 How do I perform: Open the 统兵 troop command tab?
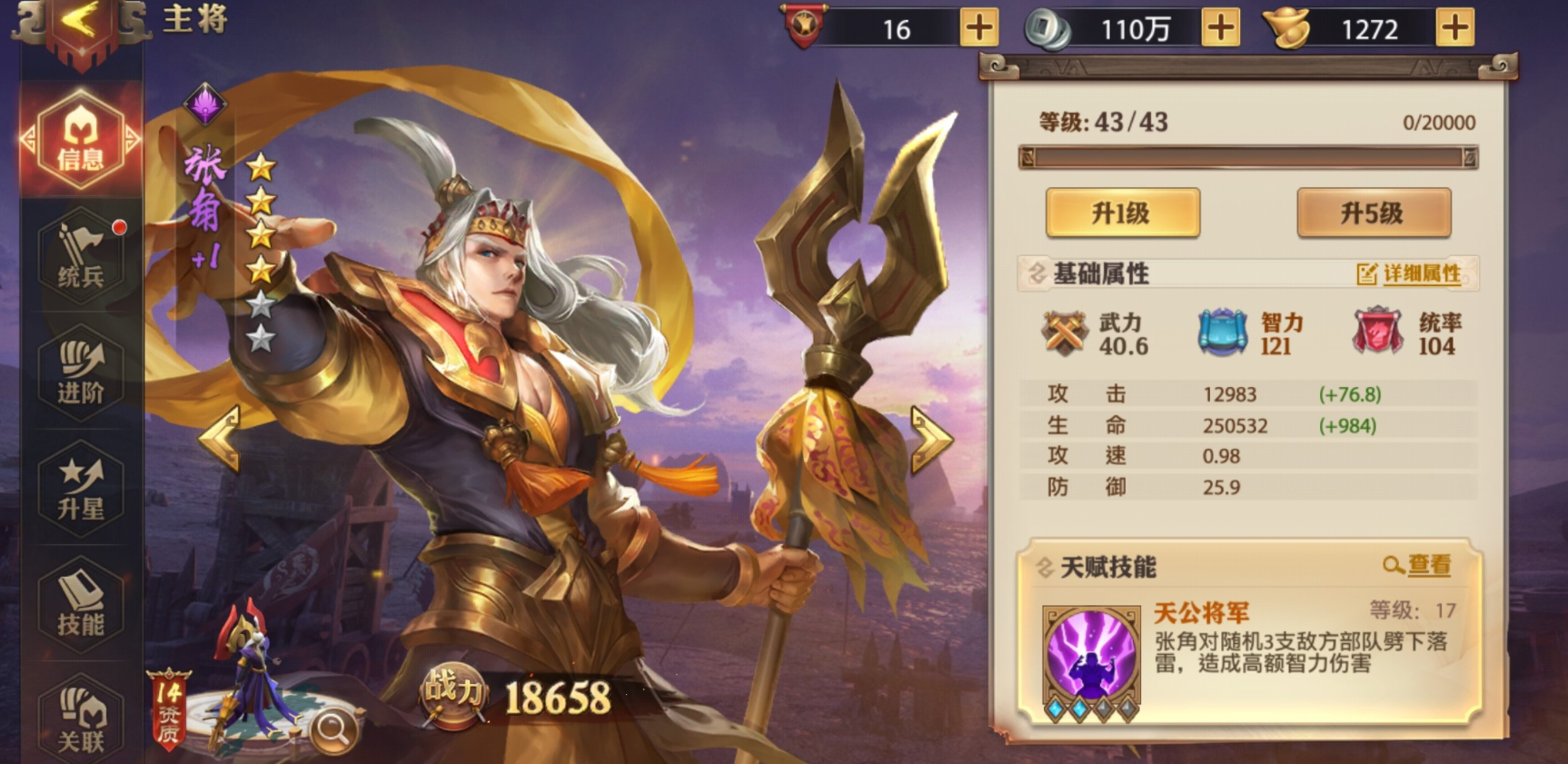tap(80, 256)
